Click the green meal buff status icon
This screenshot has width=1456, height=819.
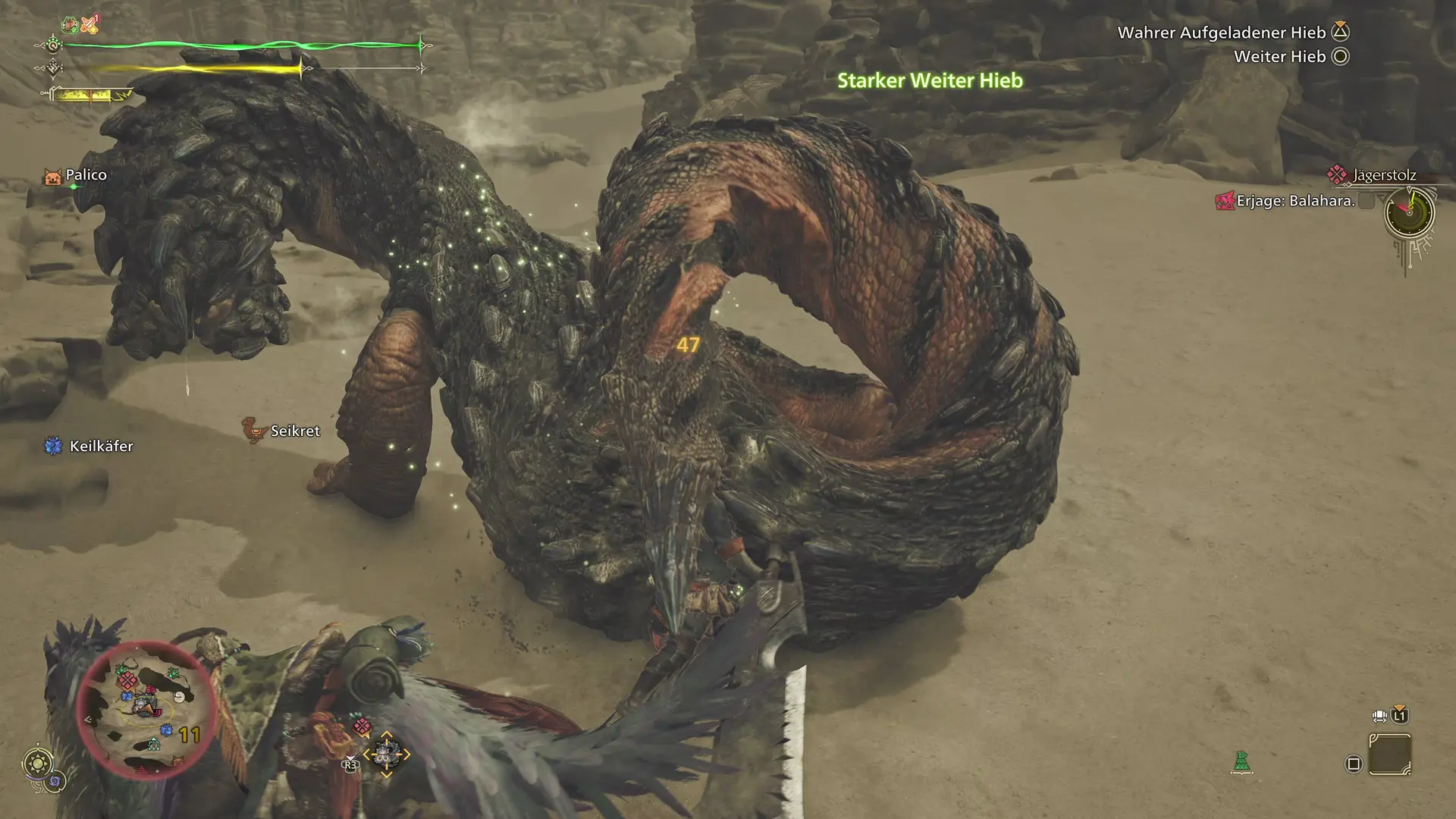[x=71, y=25]
